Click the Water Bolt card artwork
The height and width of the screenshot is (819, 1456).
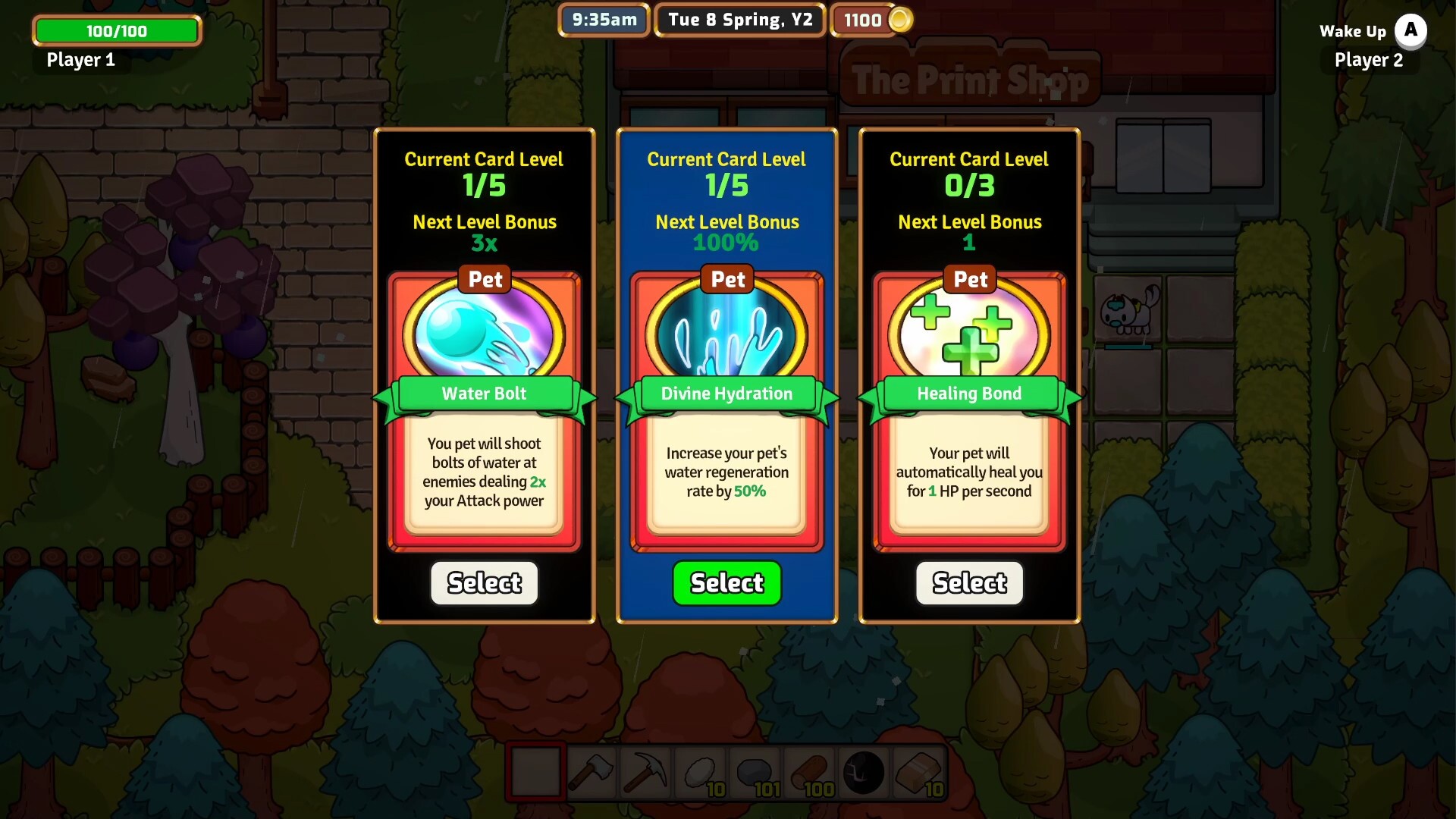[484, 334]
